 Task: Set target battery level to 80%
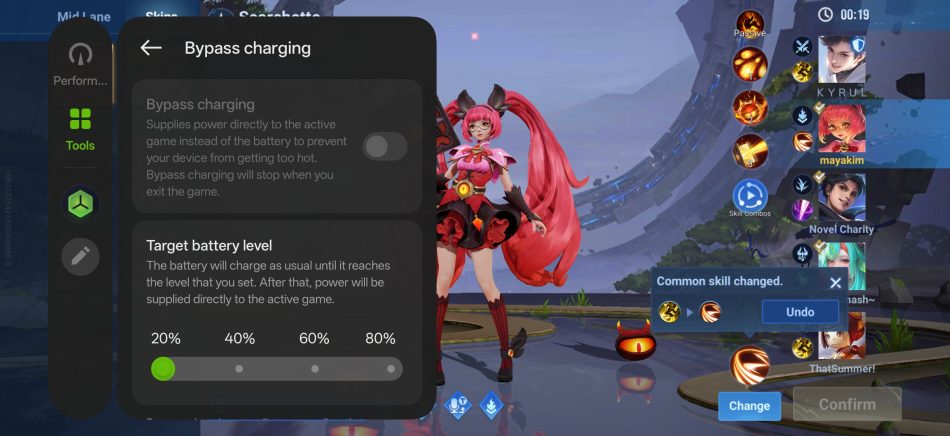pos(390,369)
